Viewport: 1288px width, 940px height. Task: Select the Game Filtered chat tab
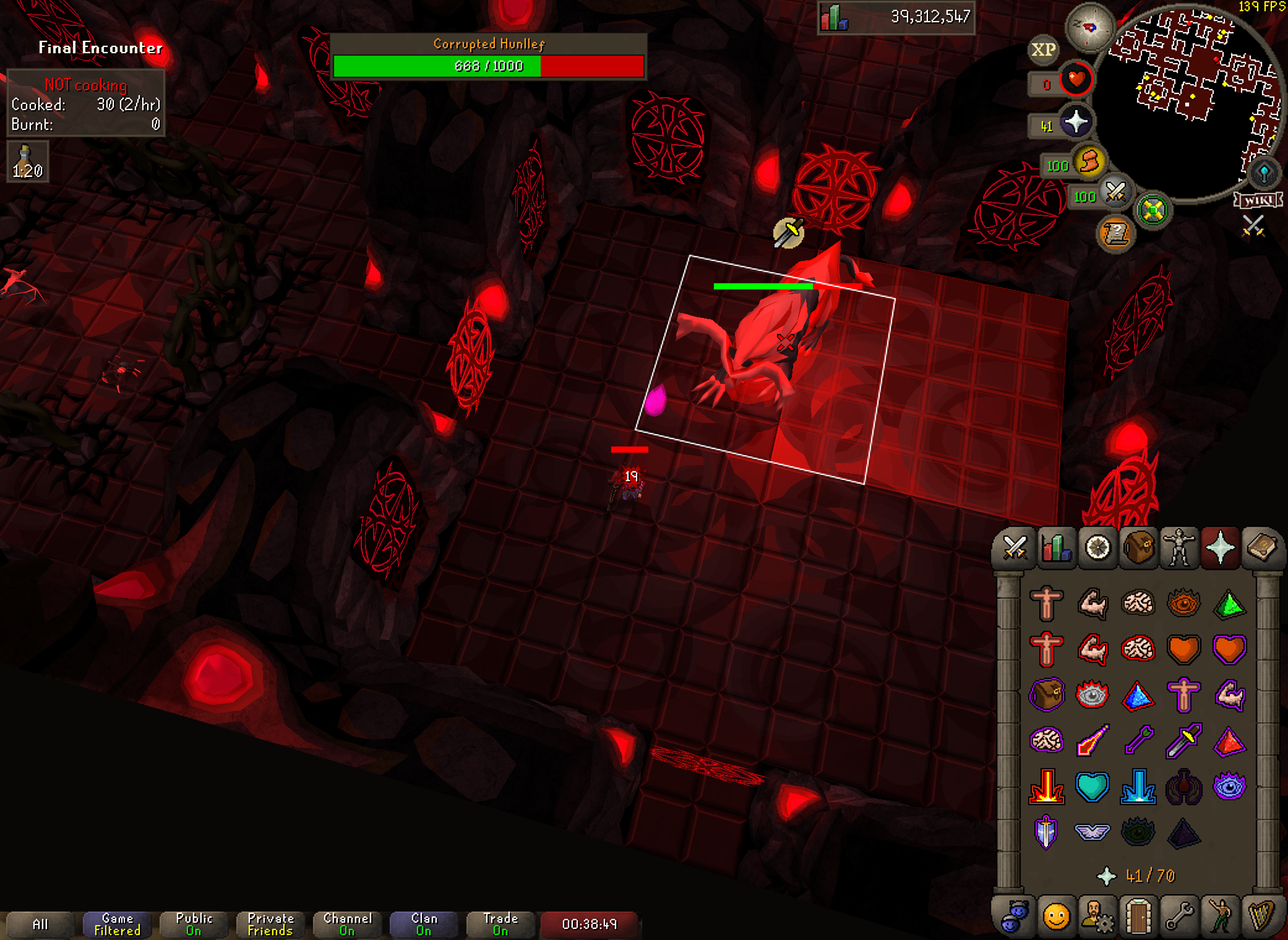117,925
